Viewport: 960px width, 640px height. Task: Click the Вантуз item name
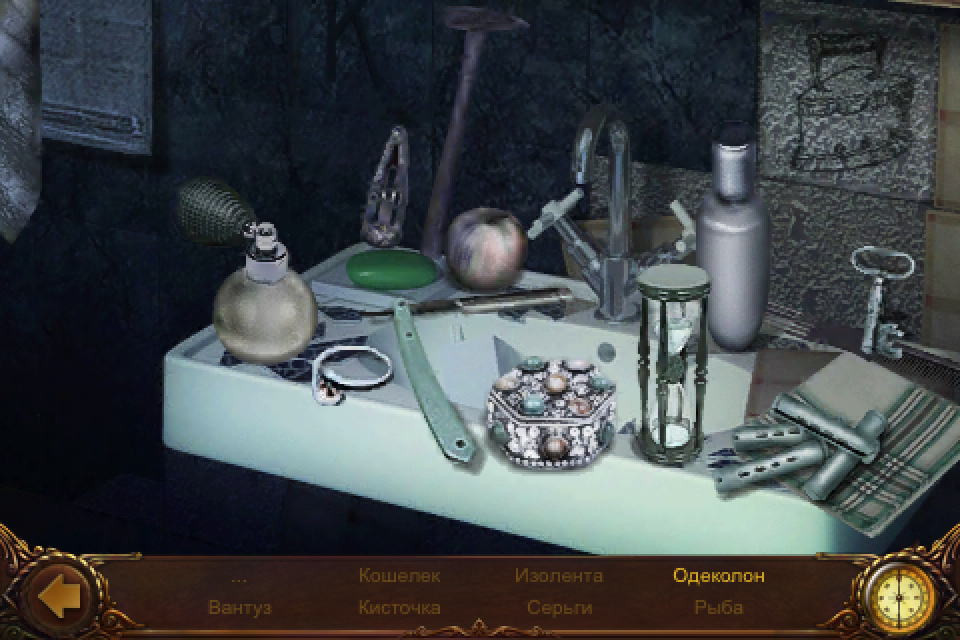[240, 607]
